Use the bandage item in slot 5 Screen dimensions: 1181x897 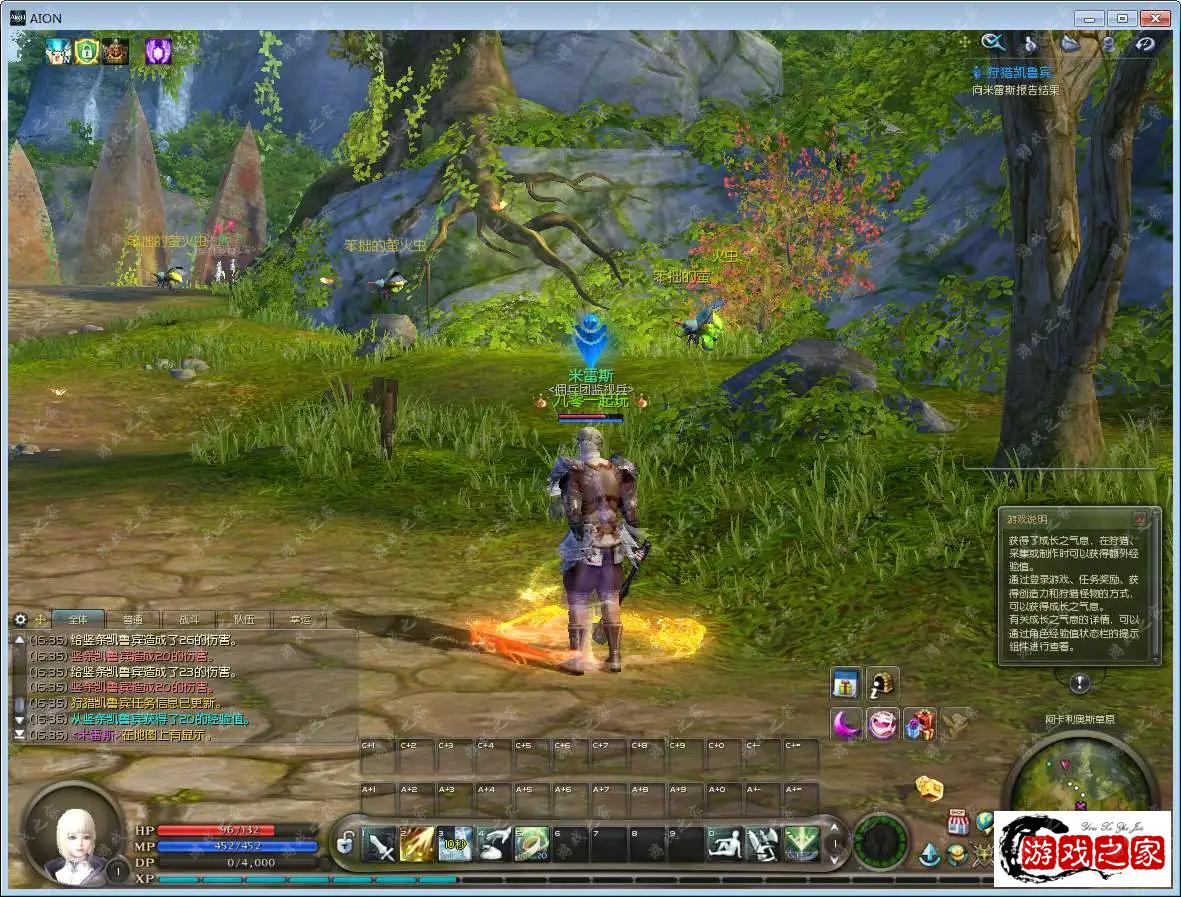click(x=532, y=845)
